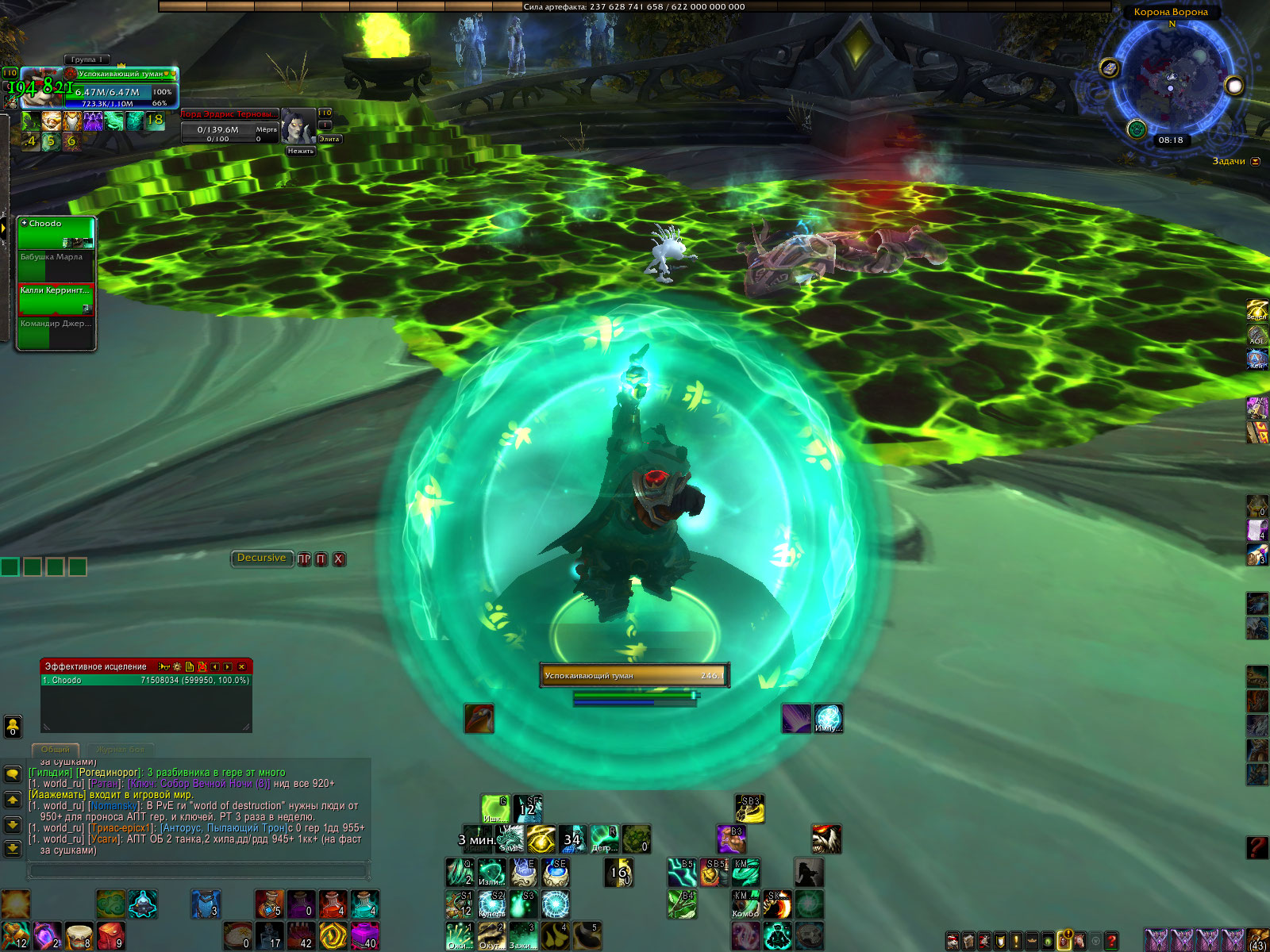This screenshot has width=1270, height=952.
Task: Switch to the Журнал боя chat tab
Action: click(120, 750)
